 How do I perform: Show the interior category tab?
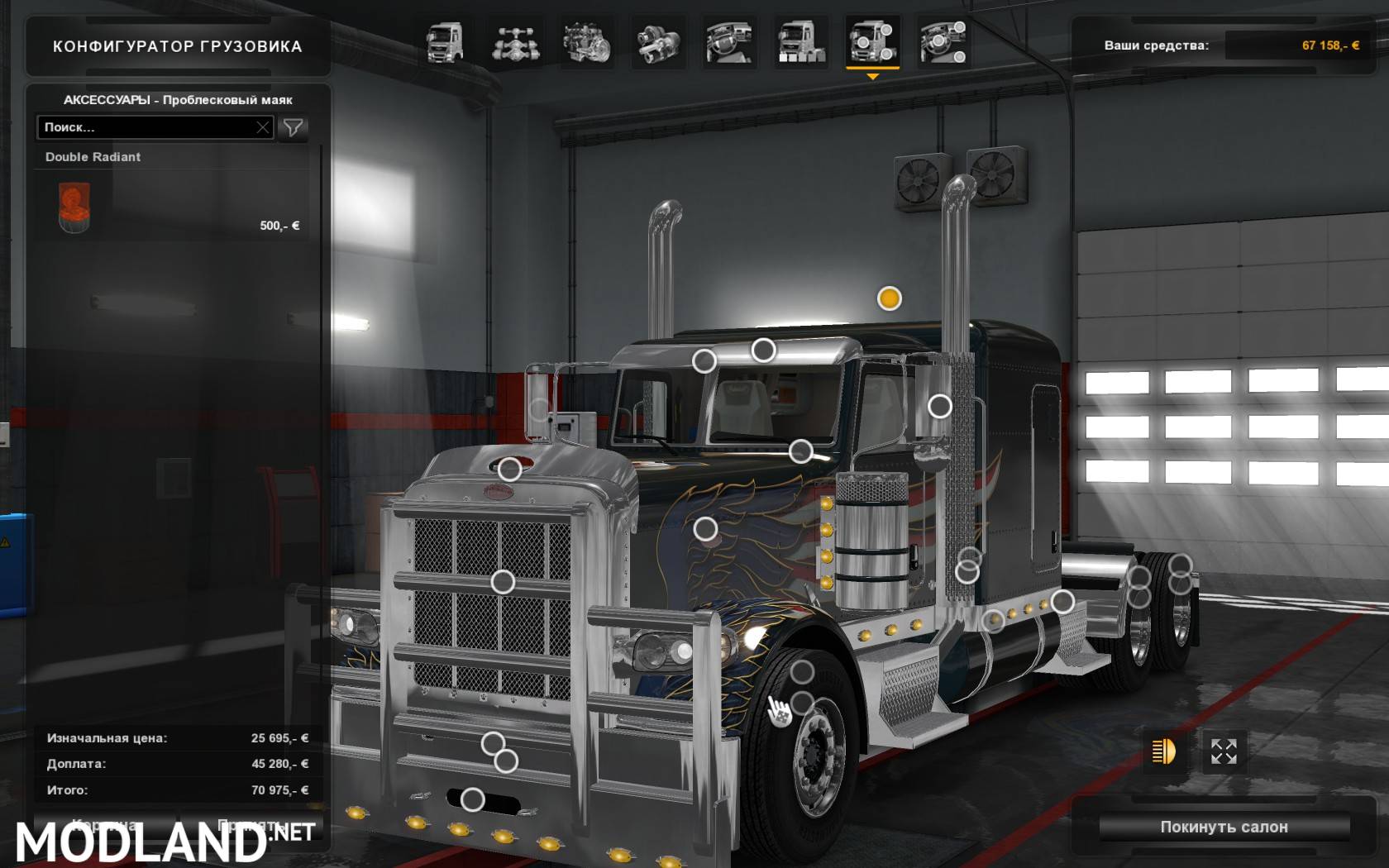tap(729, 43)
